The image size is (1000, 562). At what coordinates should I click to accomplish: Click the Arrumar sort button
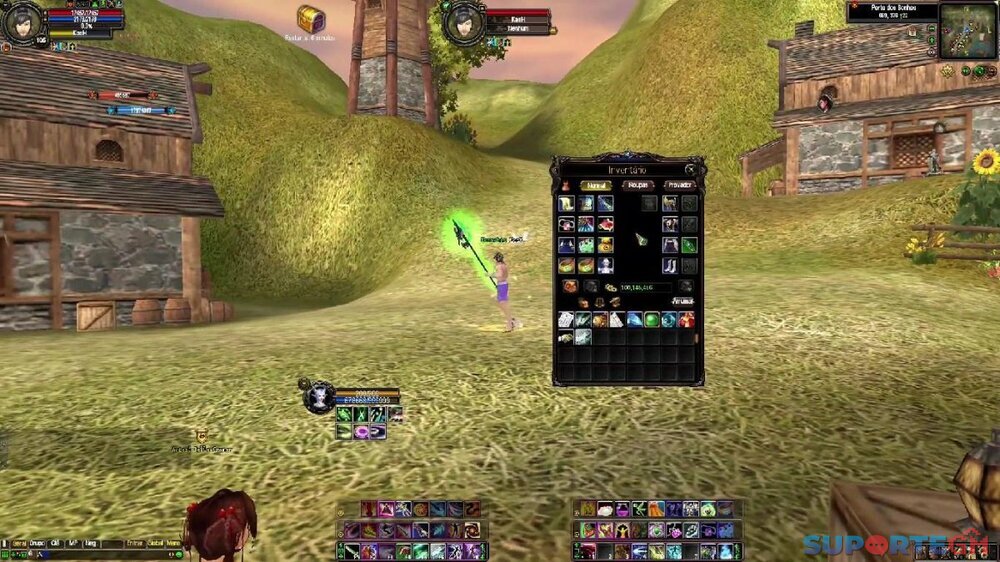point(683,300)
